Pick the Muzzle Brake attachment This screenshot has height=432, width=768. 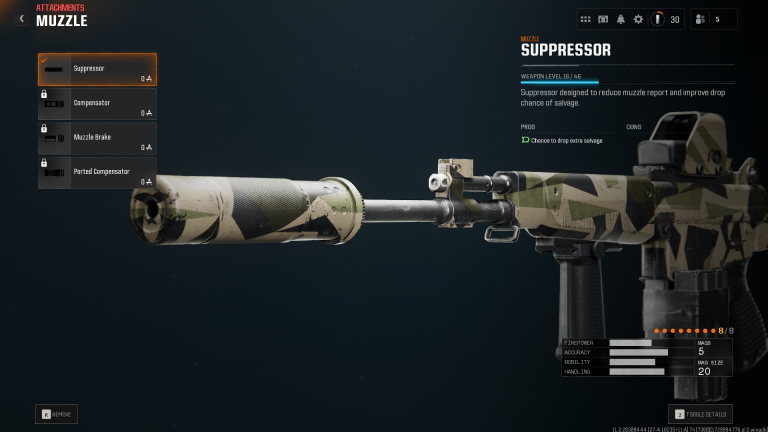click(97, 138)
